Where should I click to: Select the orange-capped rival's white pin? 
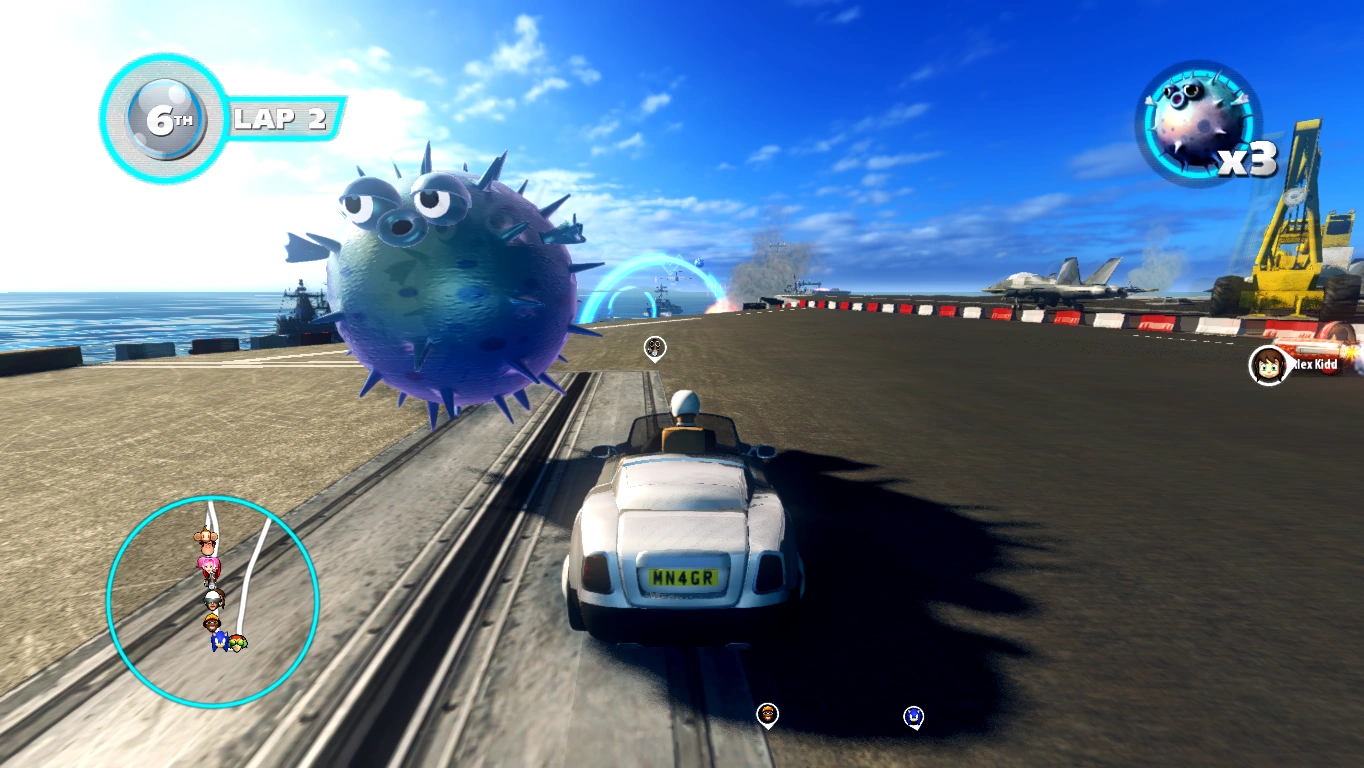pos(767,714)
